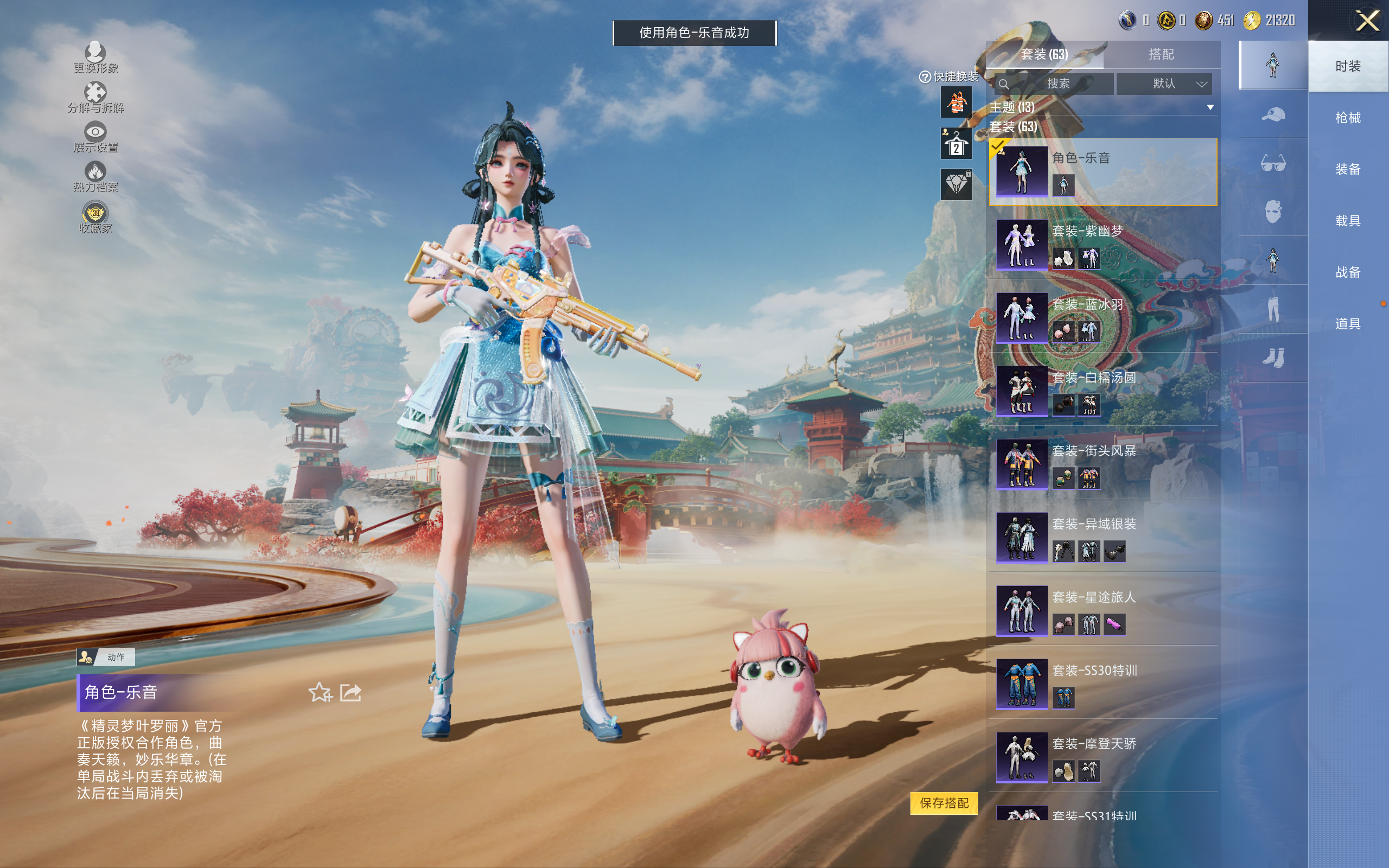
Task: Close the wardrobe screen with the X
Action: click(1367, 21)
